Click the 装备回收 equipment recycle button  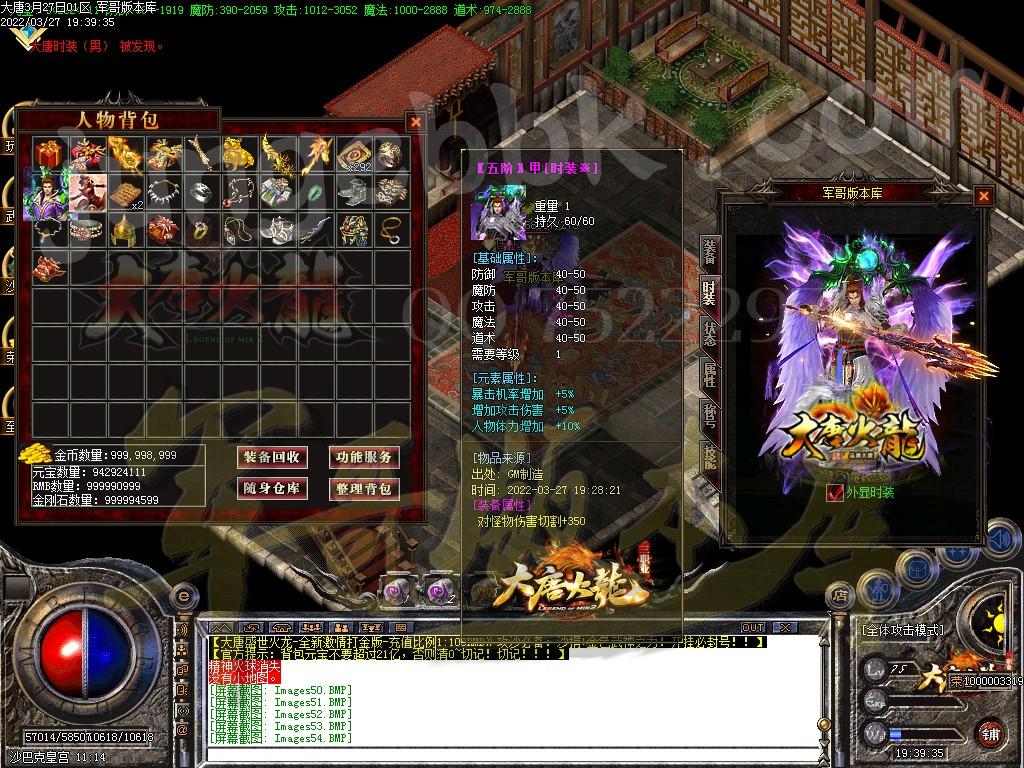[x=270, y=457]
